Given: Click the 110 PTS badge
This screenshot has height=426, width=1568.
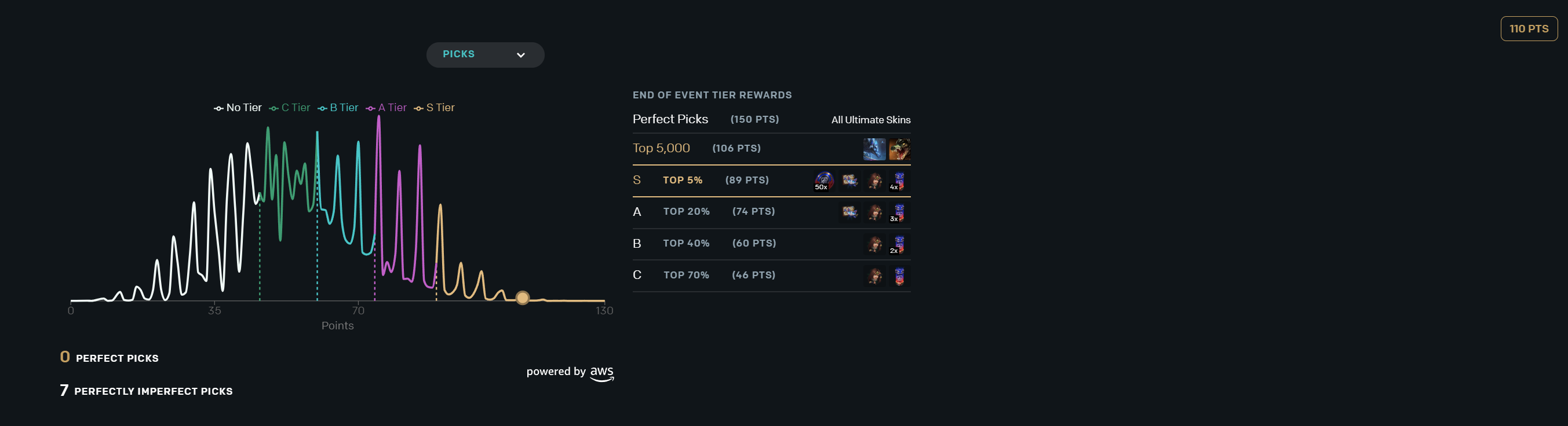Looking at the screenshot, I should coord(1528,28).
